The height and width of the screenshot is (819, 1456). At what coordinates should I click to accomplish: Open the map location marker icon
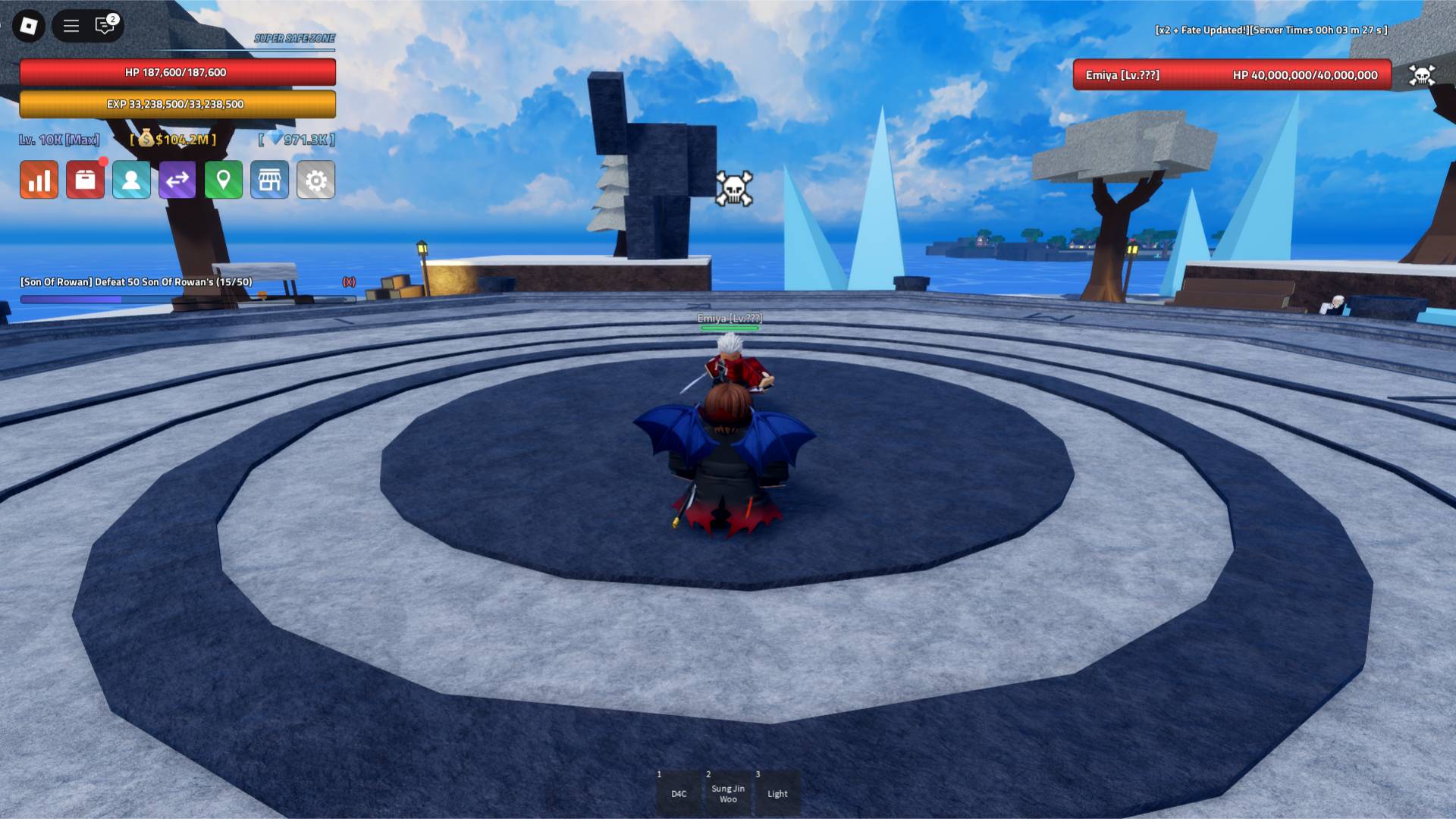224,180
